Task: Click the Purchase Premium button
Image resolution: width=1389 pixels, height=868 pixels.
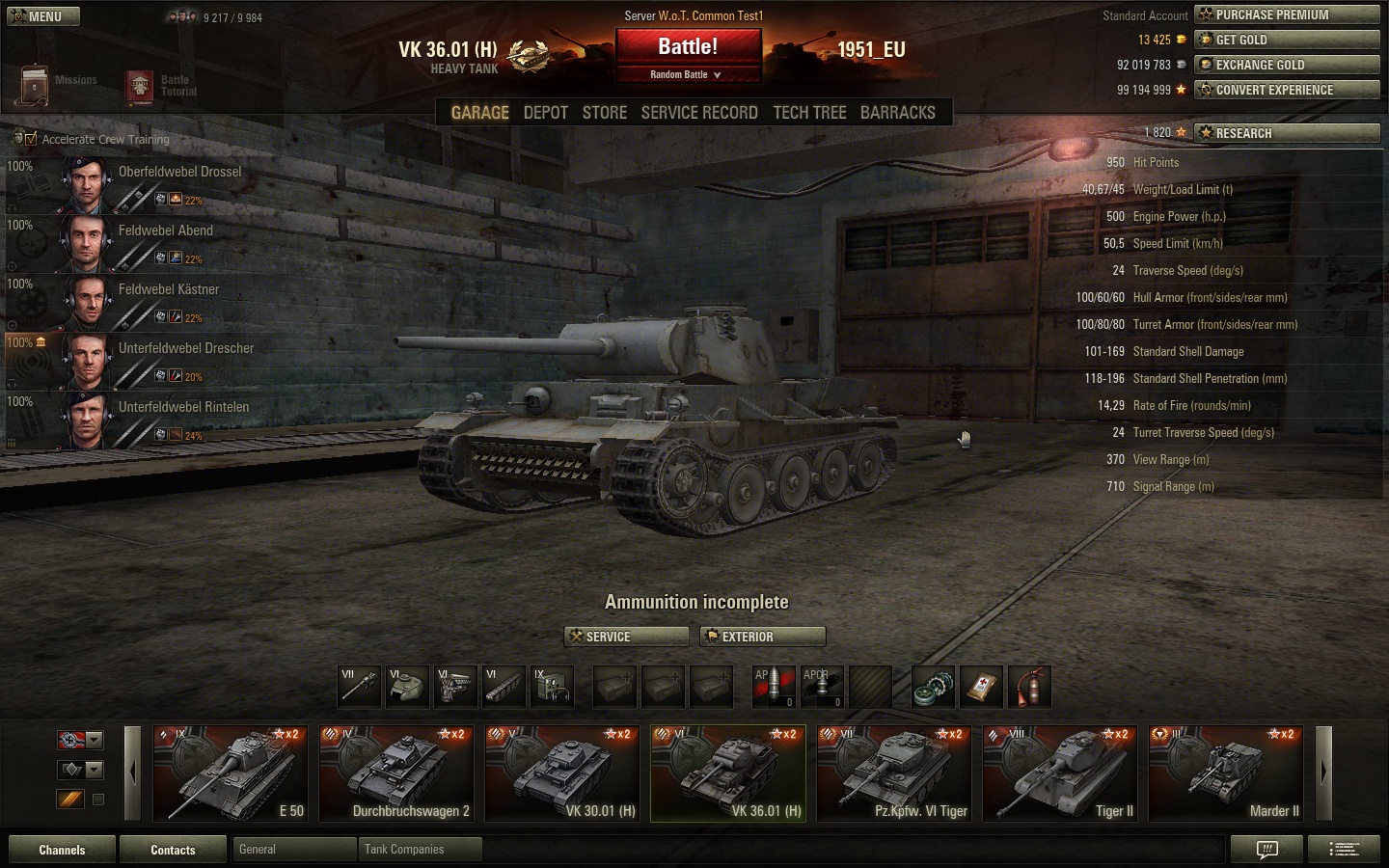Action: (x=1287, y=14)
